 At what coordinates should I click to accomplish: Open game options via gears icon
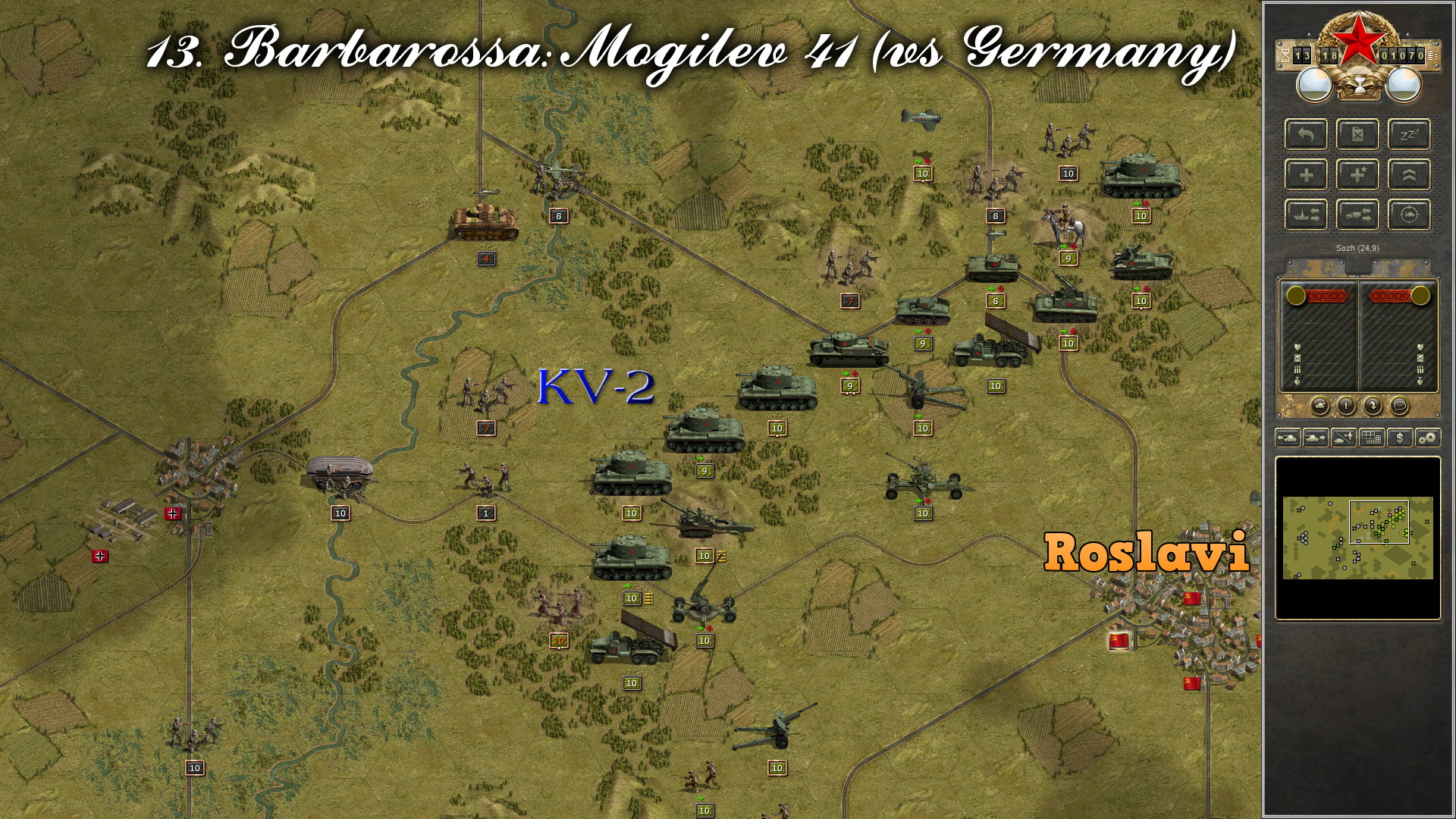1429,437
